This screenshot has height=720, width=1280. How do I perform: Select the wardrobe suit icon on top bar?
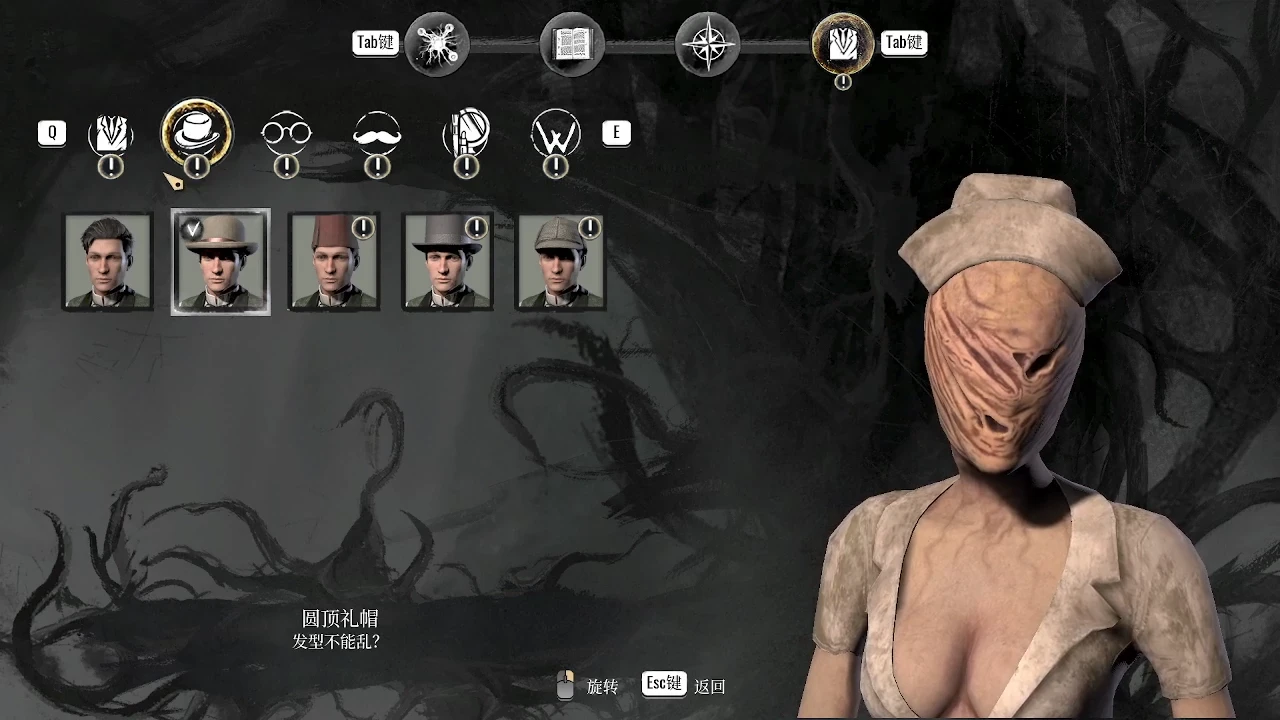click(x=842, y=43)
